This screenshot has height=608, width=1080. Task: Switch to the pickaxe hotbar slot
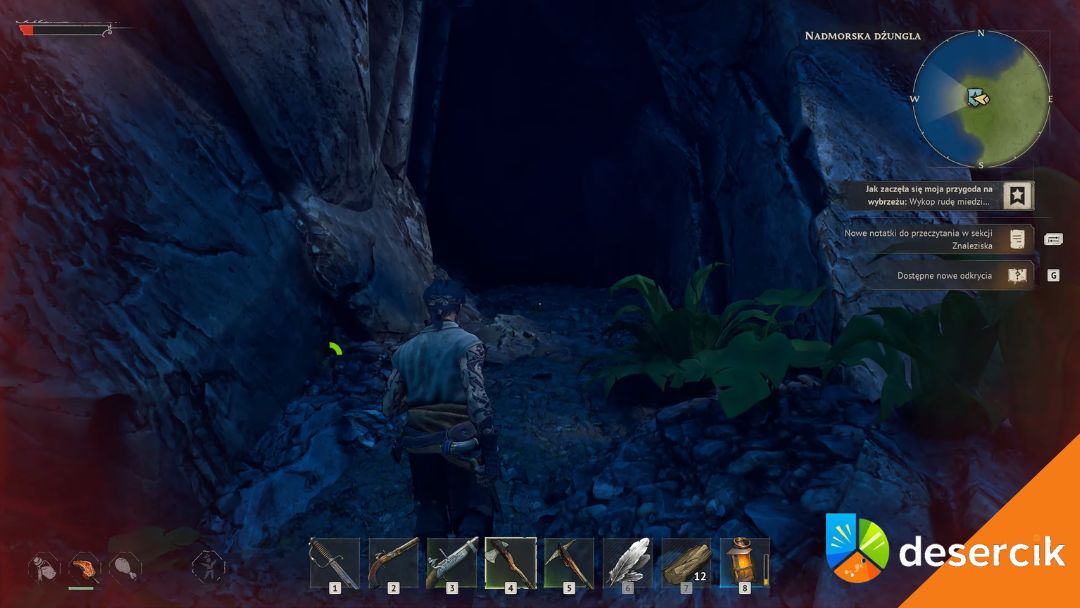(569, 563)
